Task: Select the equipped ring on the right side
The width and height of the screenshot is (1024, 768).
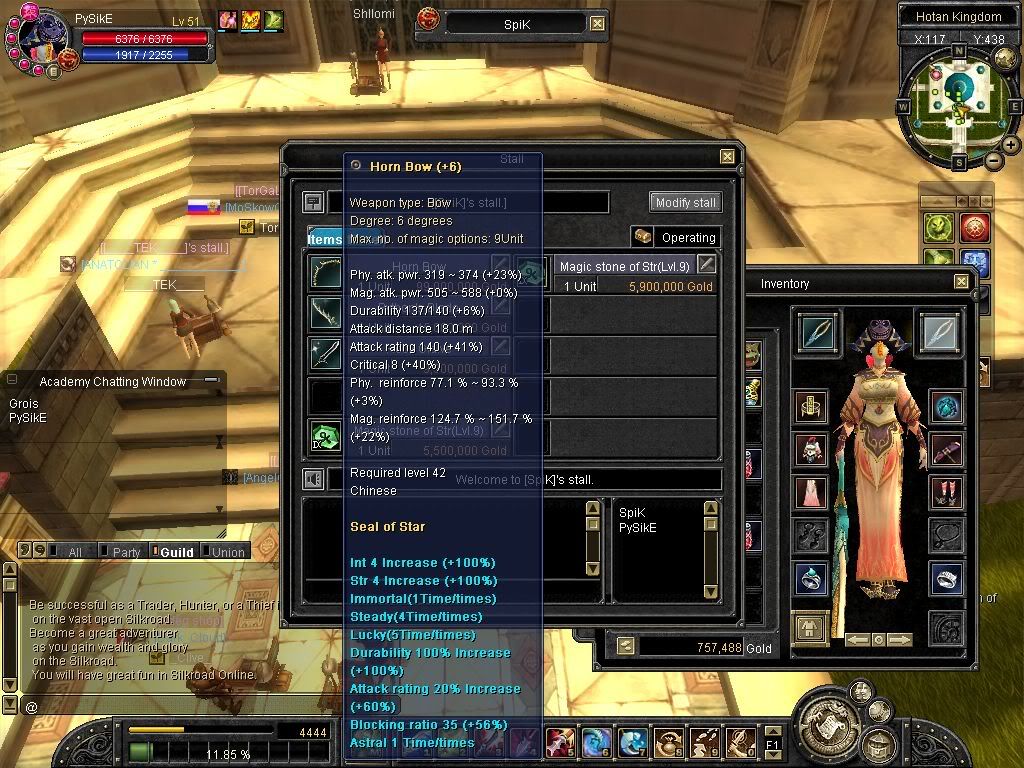Action: [x=945, y=578]
